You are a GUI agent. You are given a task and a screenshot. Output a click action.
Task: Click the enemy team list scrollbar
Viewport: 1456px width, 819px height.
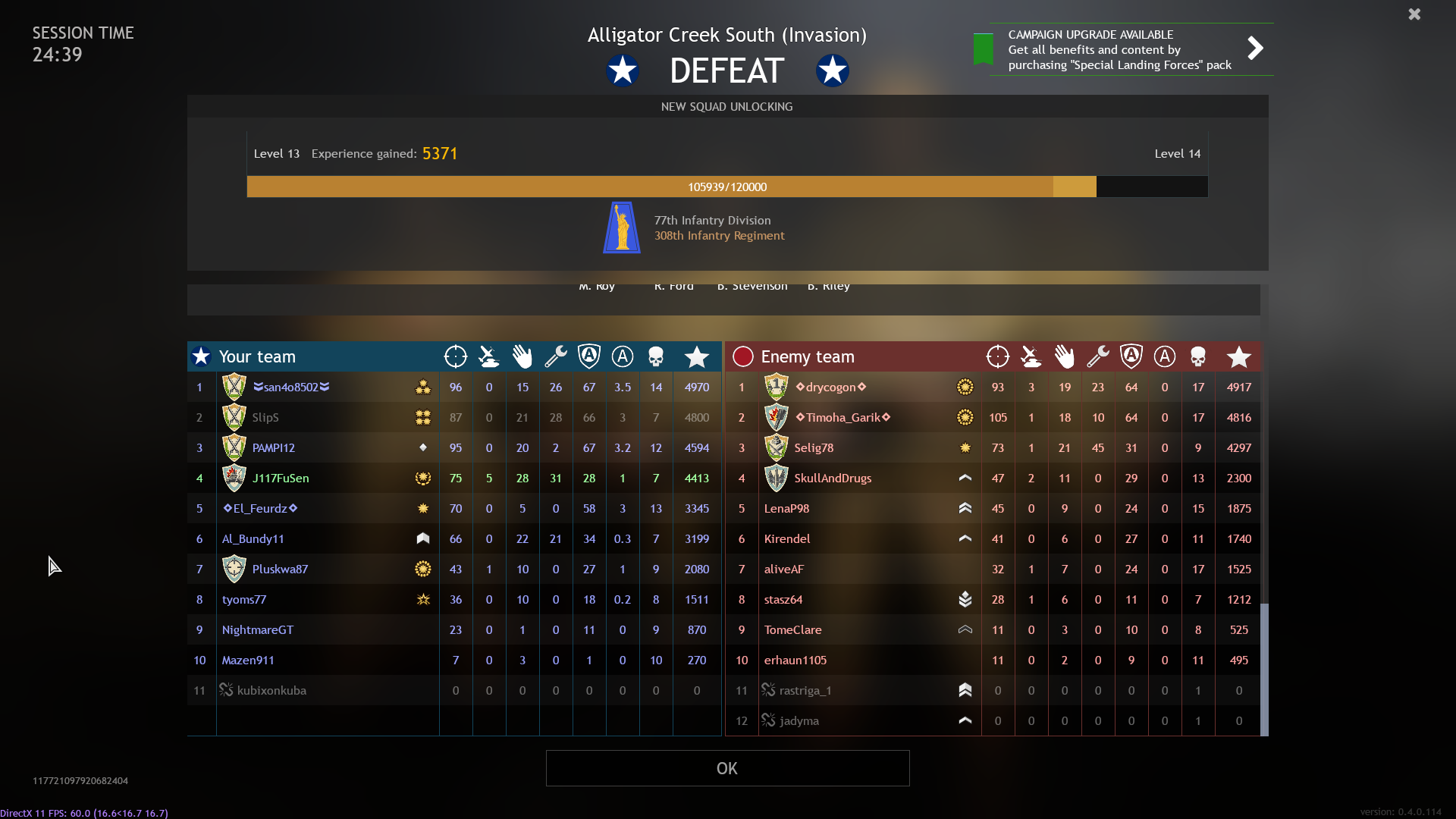point(1263,667)
